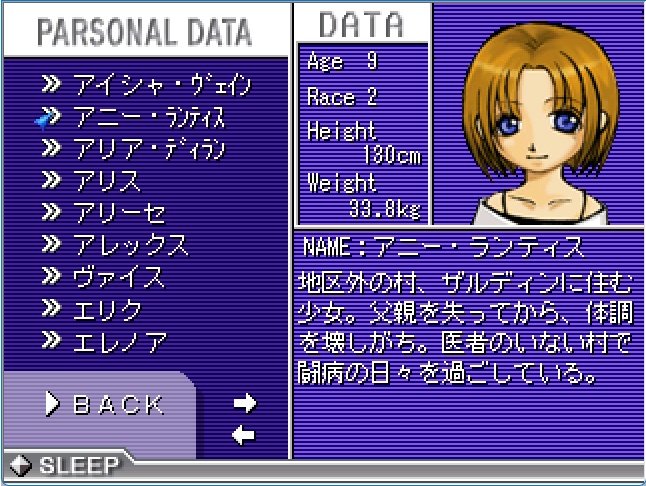
Task: Select the アリス entry
Action: coord(106,181)
